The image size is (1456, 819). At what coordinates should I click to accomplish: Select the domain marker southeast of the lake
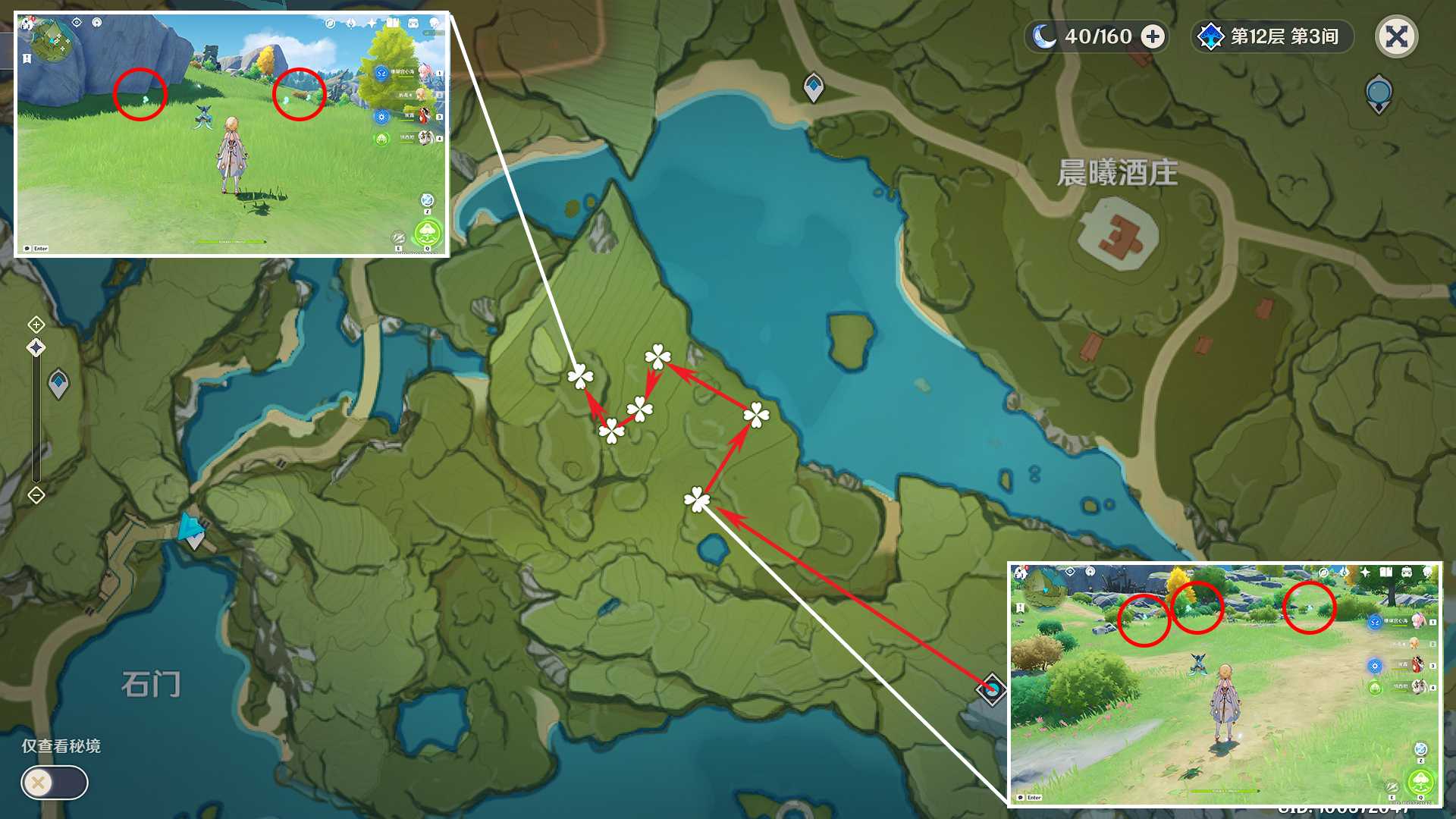[991, 689]
